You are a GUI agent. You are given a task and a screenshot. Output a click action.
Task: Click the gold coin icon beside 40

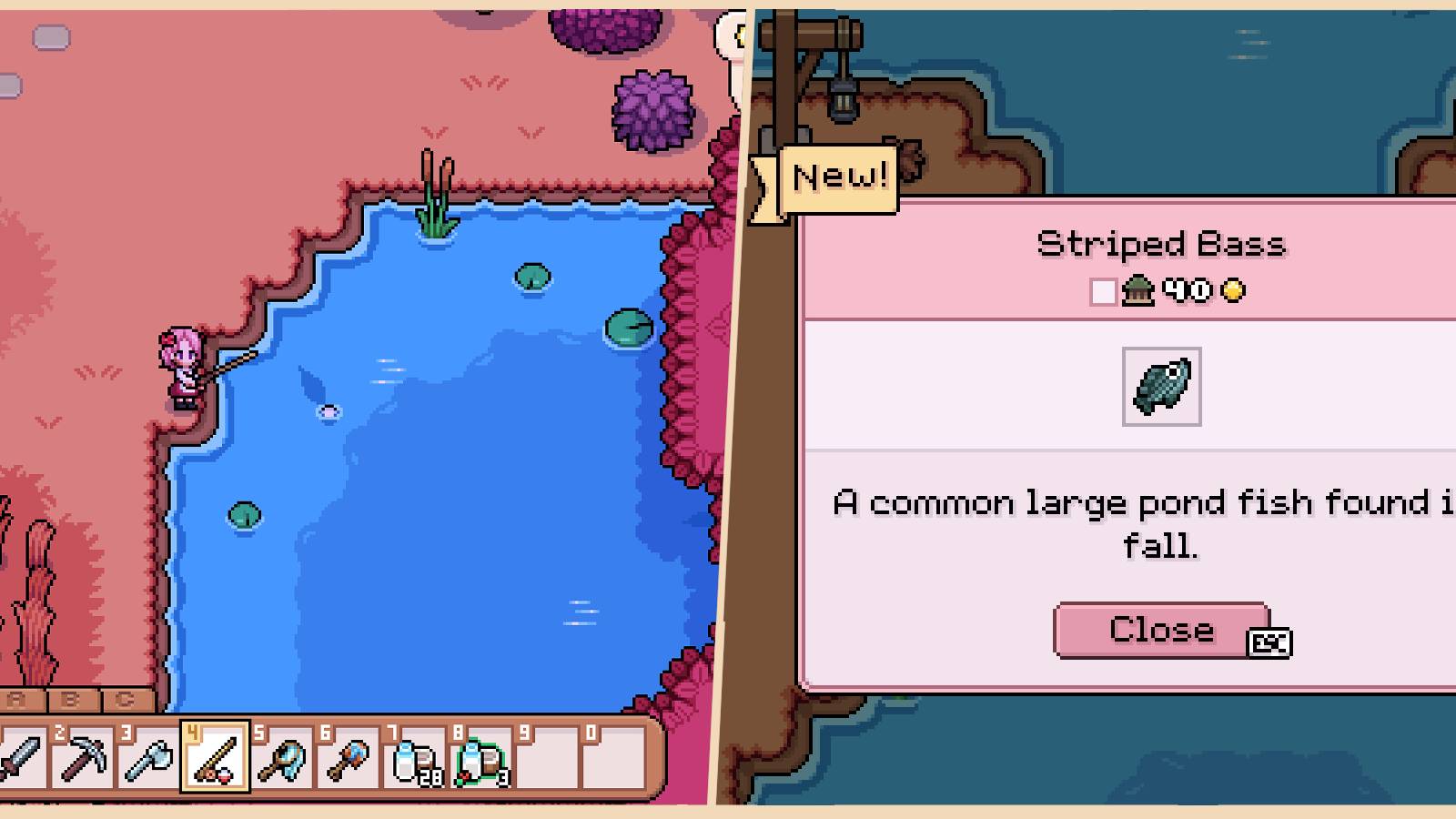[x=1231, y=291]
